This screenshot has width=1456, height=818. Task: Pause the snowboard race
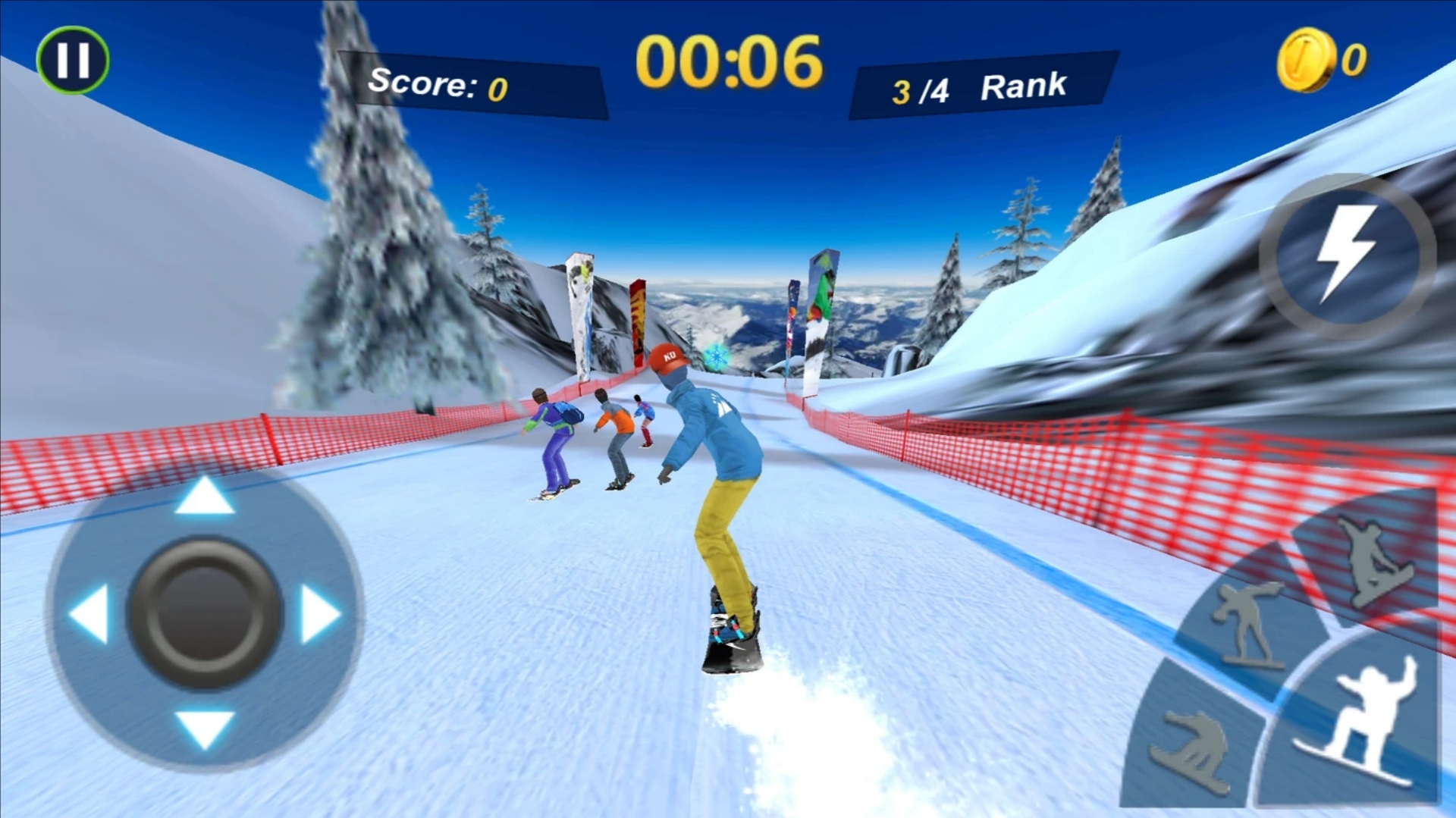(73, 60)
